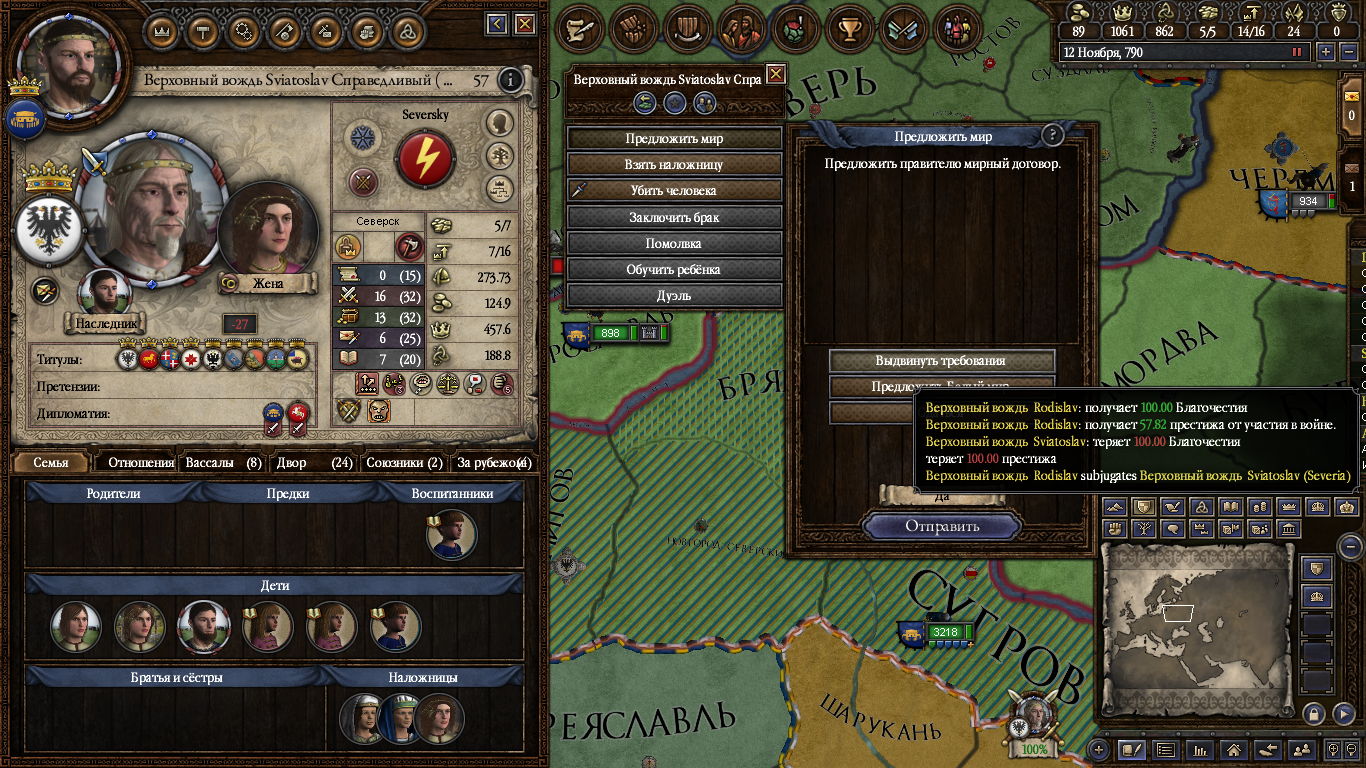This screenshot has width=1366, height=768.
Task: Select the Предложить мир menu entry
Action: coord(674,139)
